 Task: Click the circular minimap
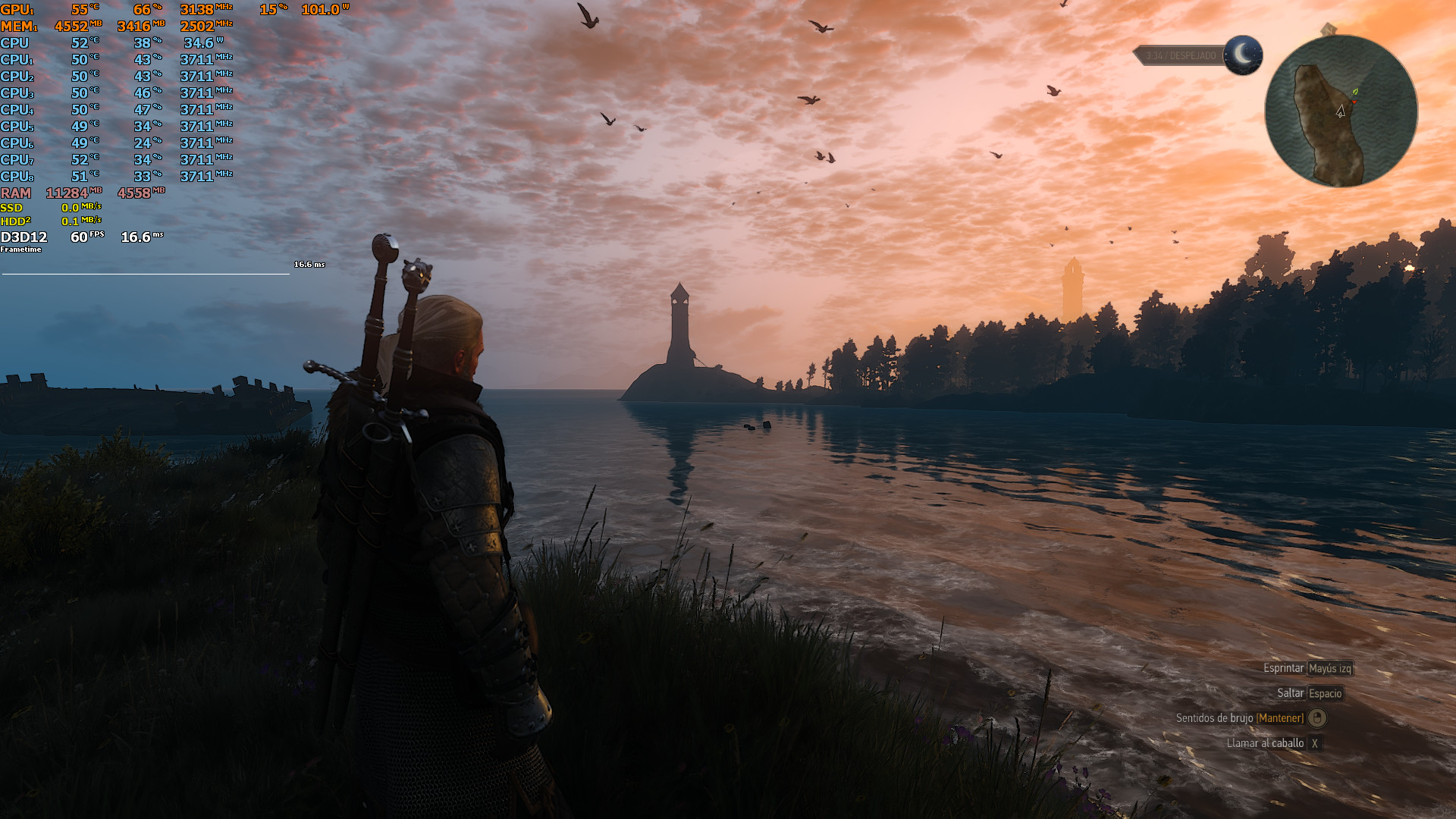1341,111
